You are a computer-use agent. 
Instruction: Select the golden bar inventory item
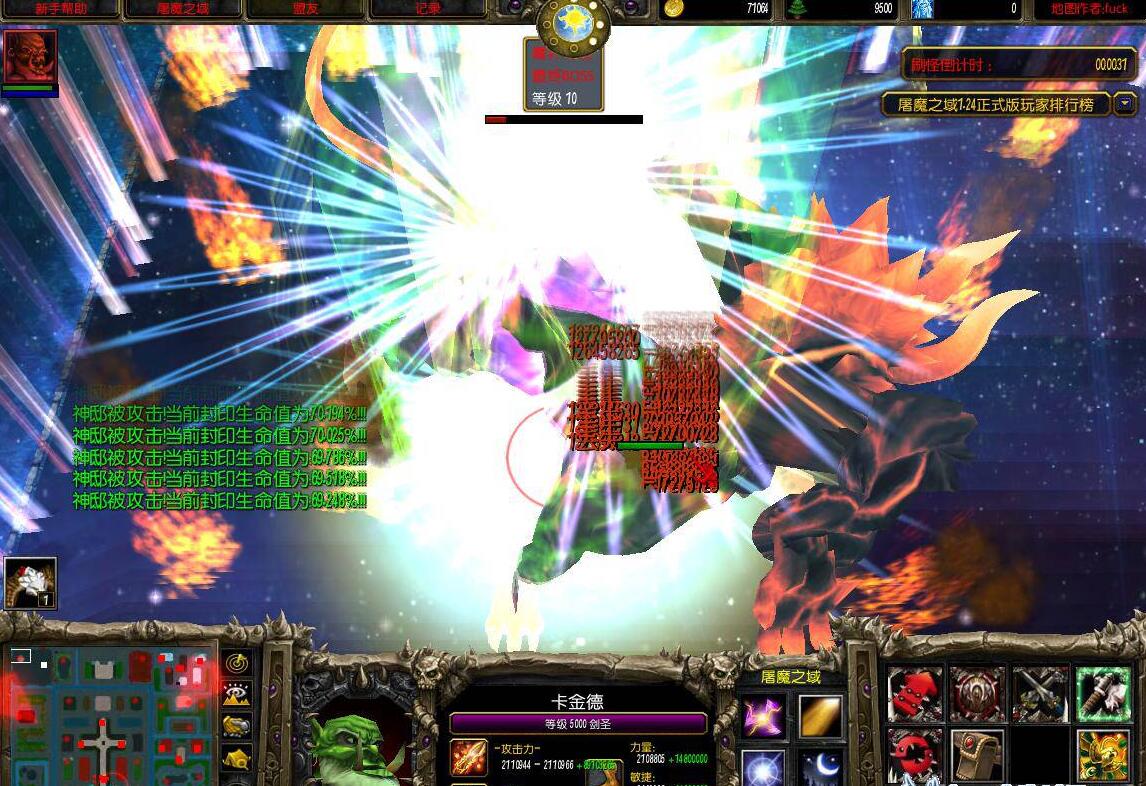(821, 716)
